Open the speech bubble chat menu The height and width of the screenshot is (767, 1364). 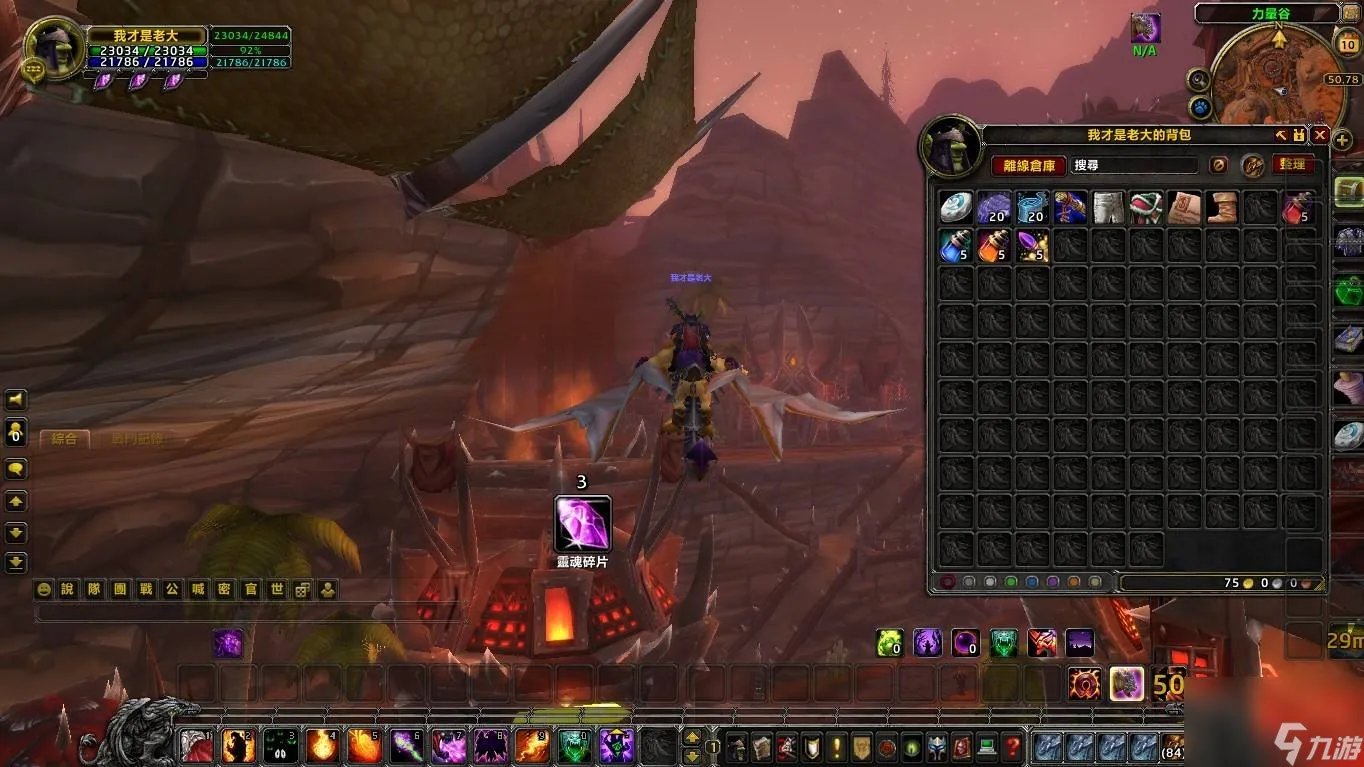(16, 468)
